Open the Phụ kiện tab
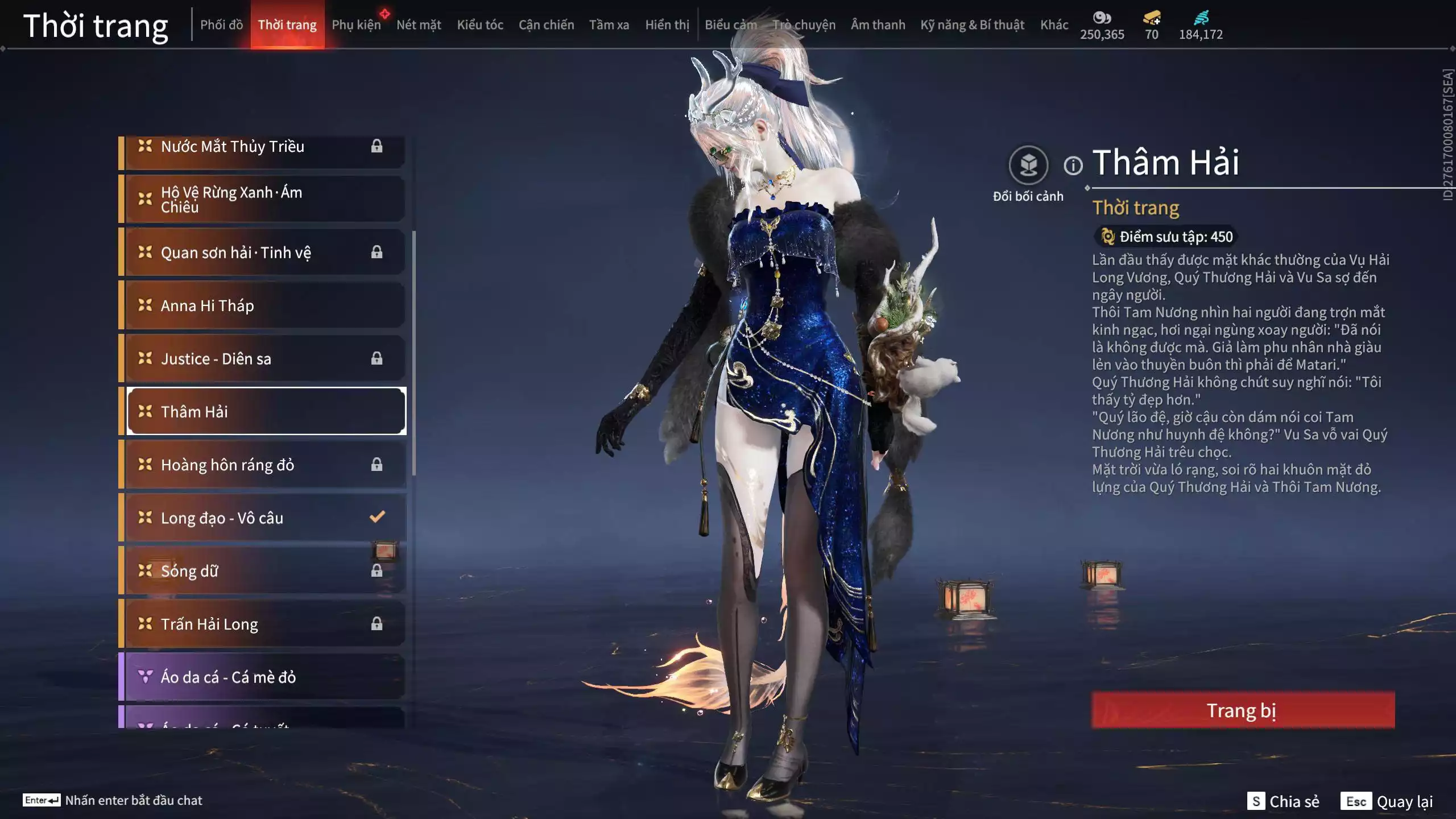 coord(356,25)
